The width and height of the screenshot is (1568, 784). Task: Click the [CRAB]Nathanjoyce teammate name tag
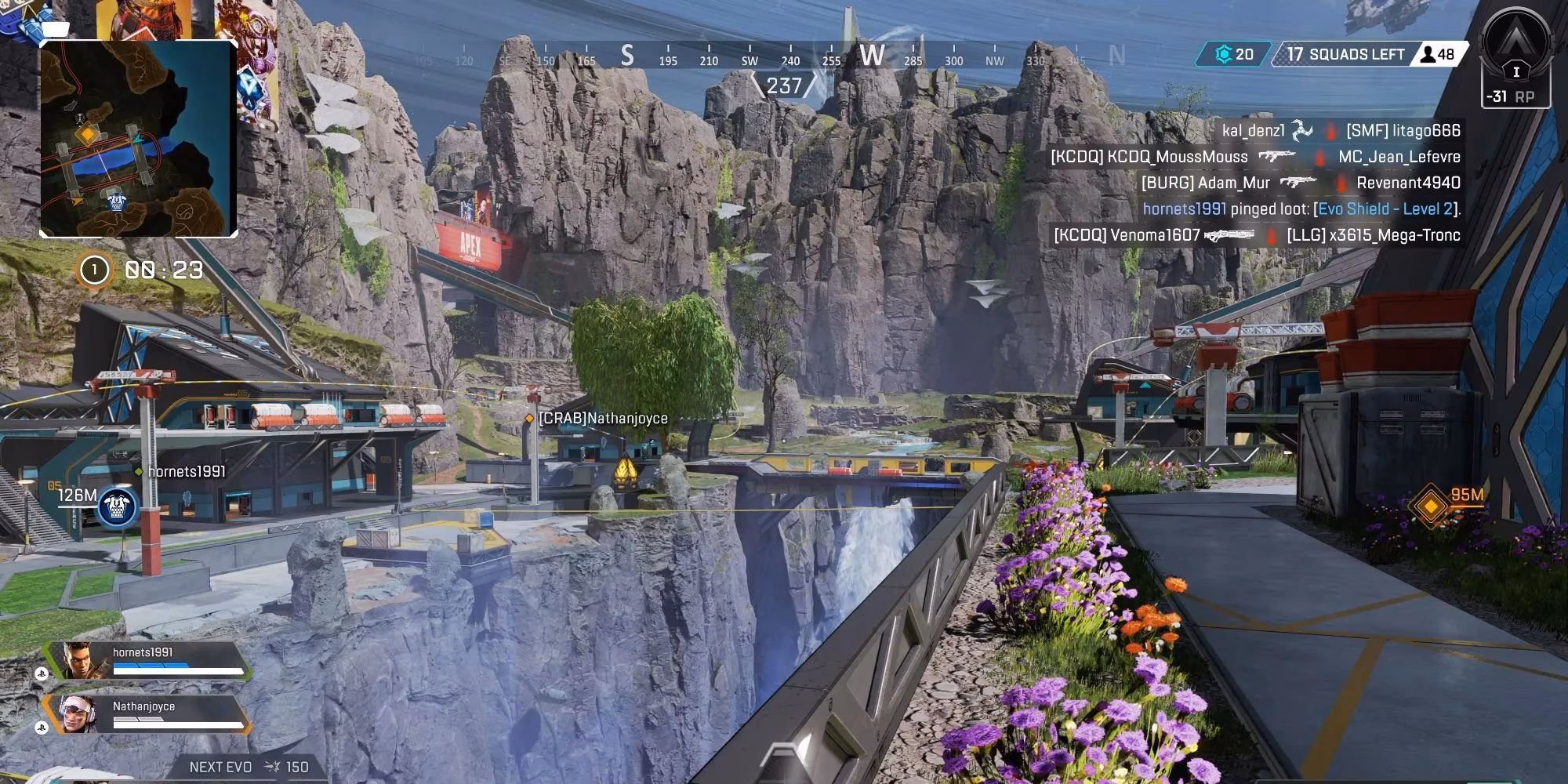click(x=602, y=419)
